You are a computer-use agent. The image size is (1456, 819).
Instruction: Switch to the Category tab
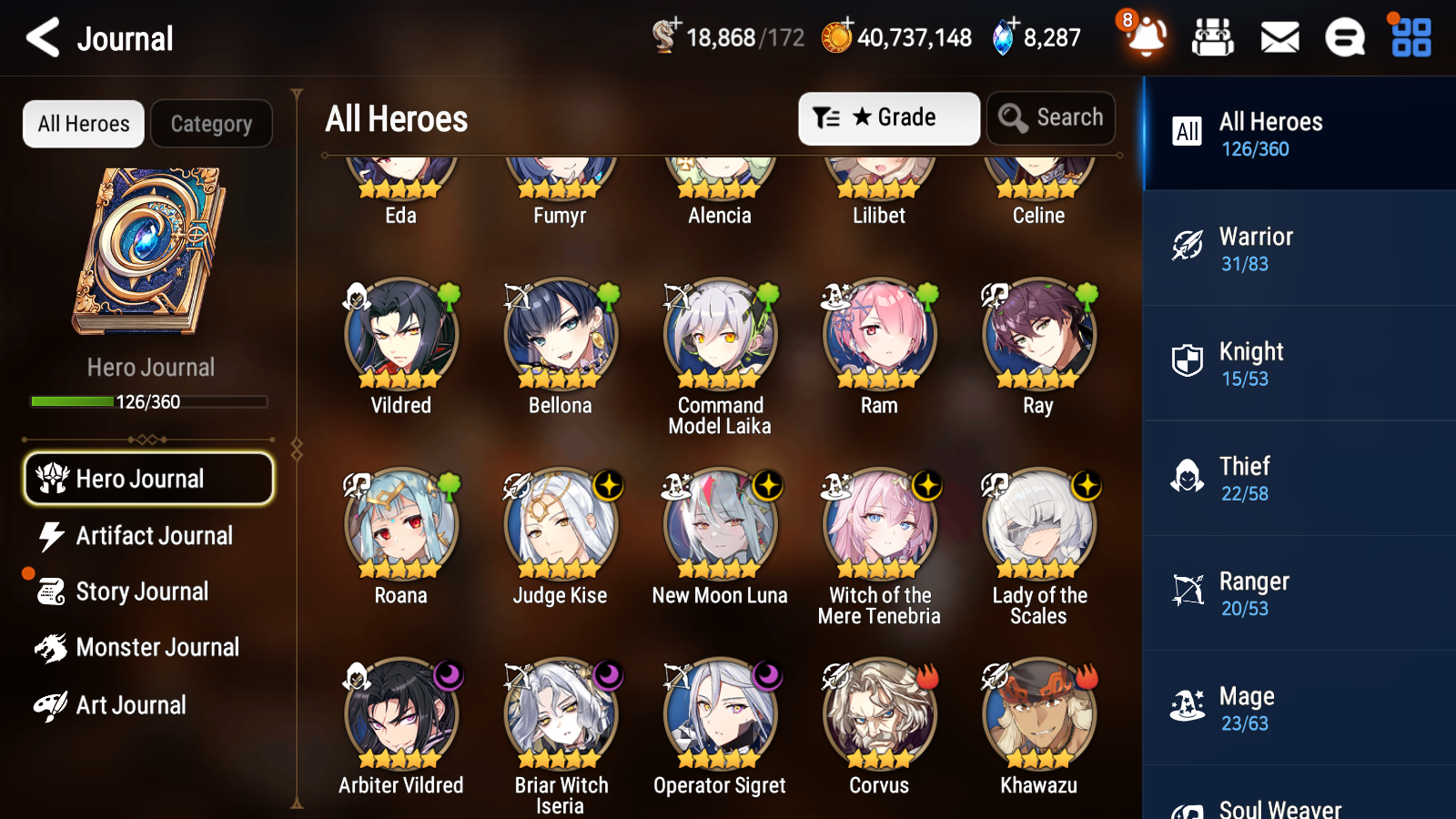click(211, 124)
